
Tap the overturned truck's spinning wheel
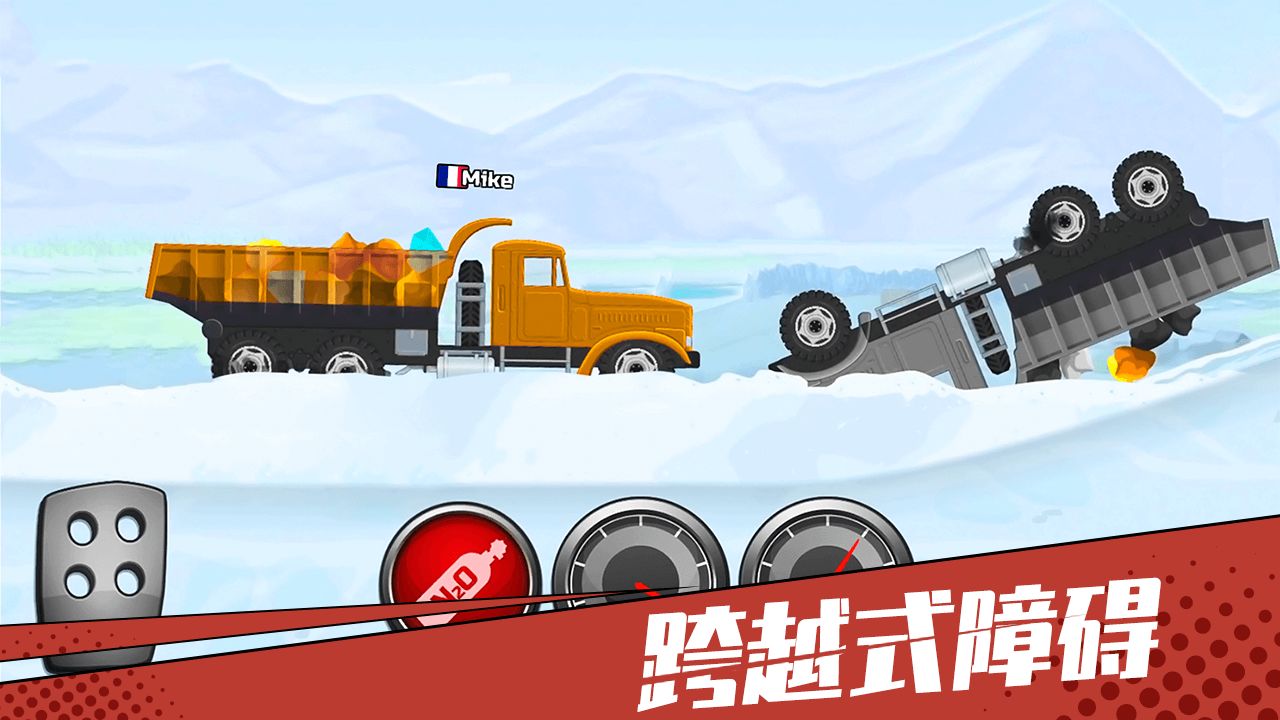1145,190
